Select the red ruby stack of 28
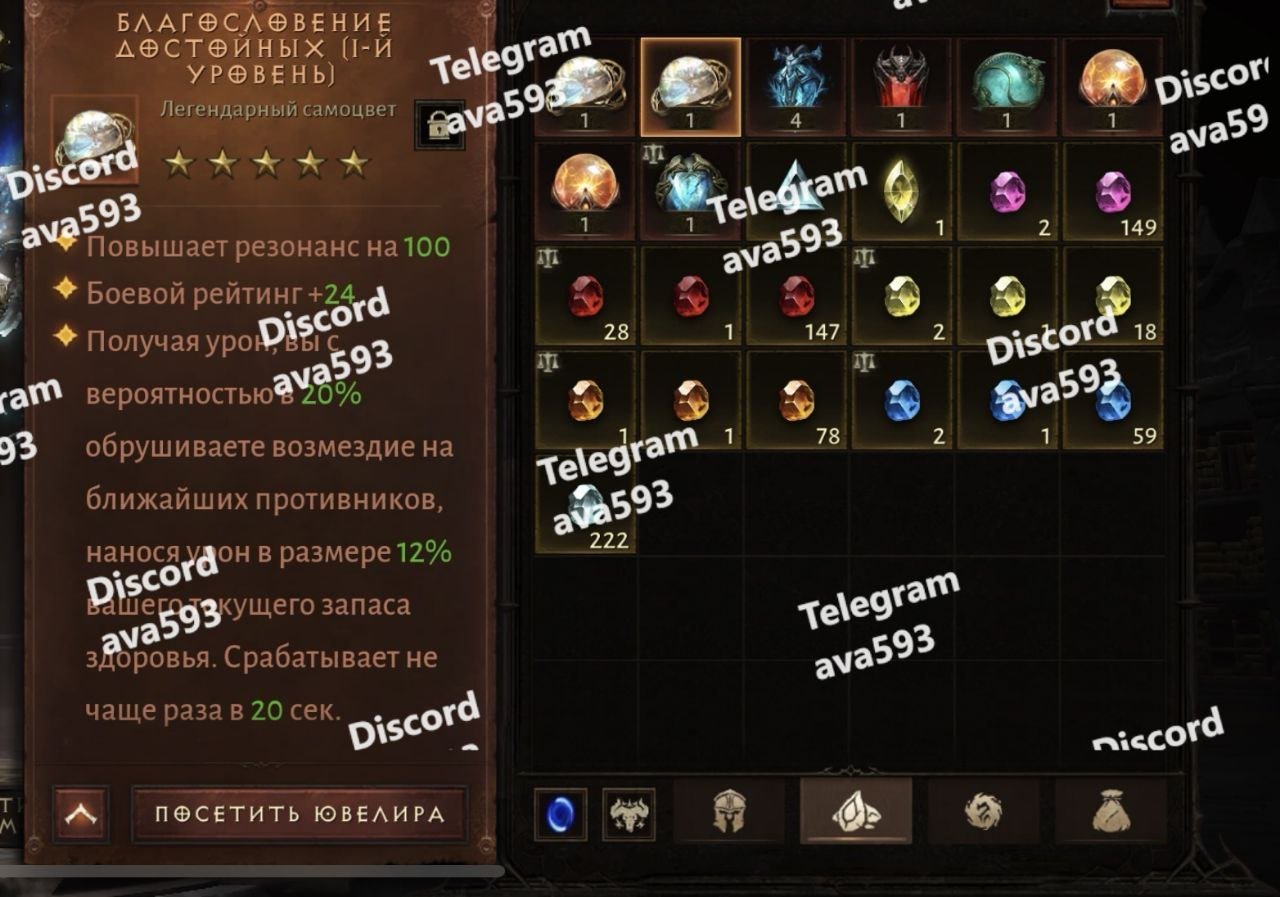This screenshot has height=897, width=1280. pos(586,295)
